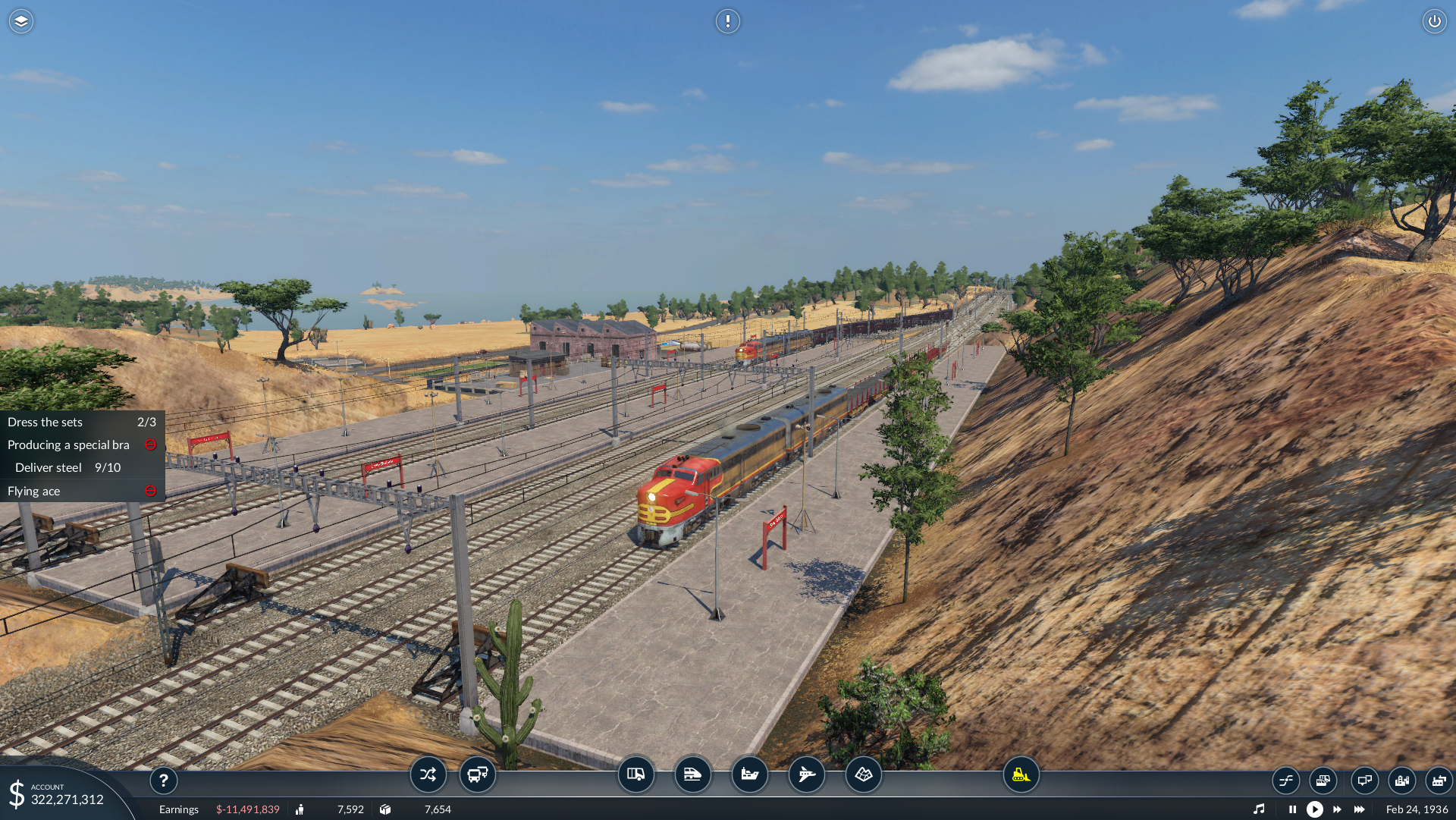Open the power button game menu
Image resolution: width=1456 pixels, height=820 pixels.
click(x=1434, y=21)
